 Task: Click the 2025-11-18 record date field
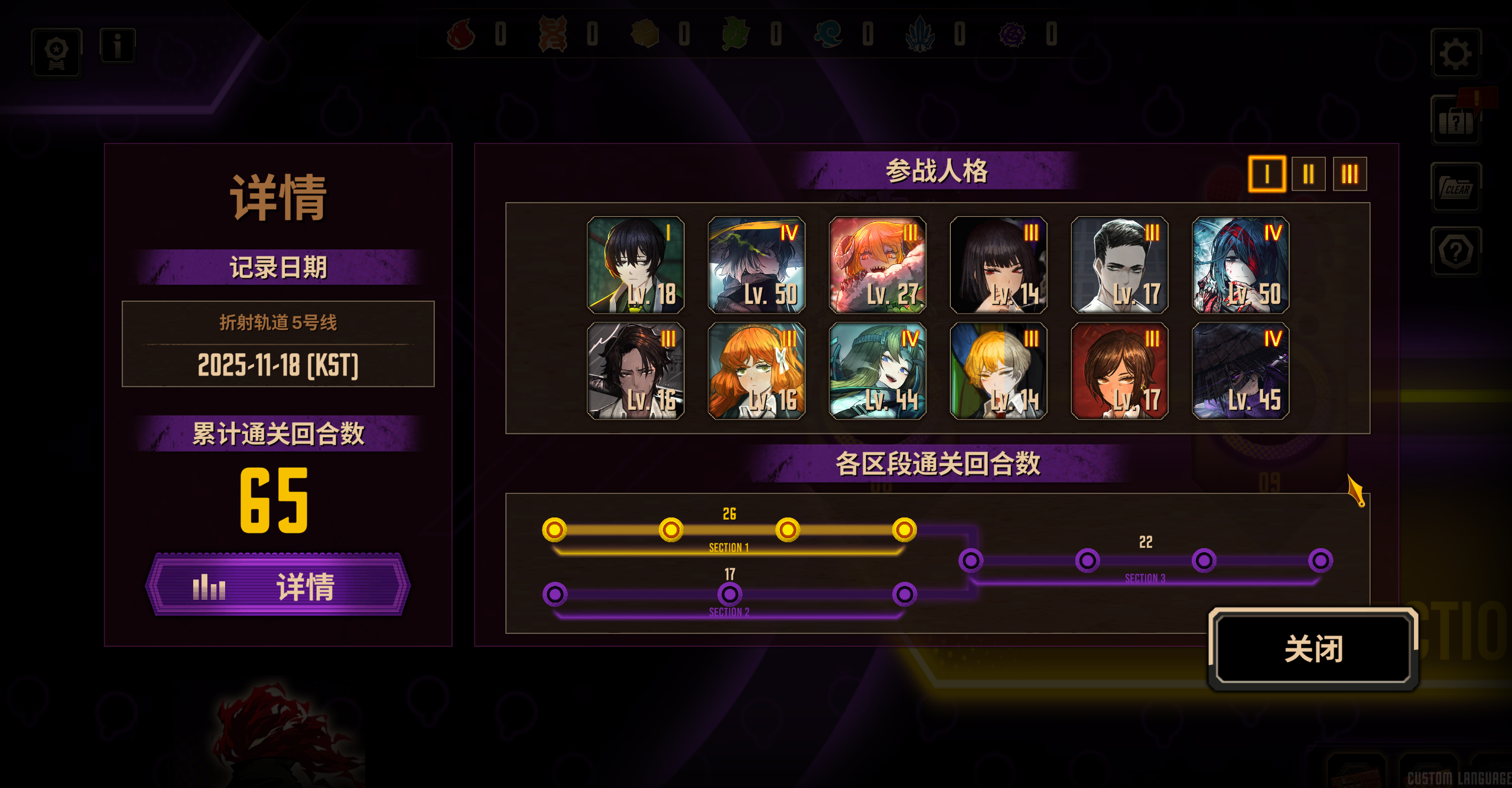278,366
